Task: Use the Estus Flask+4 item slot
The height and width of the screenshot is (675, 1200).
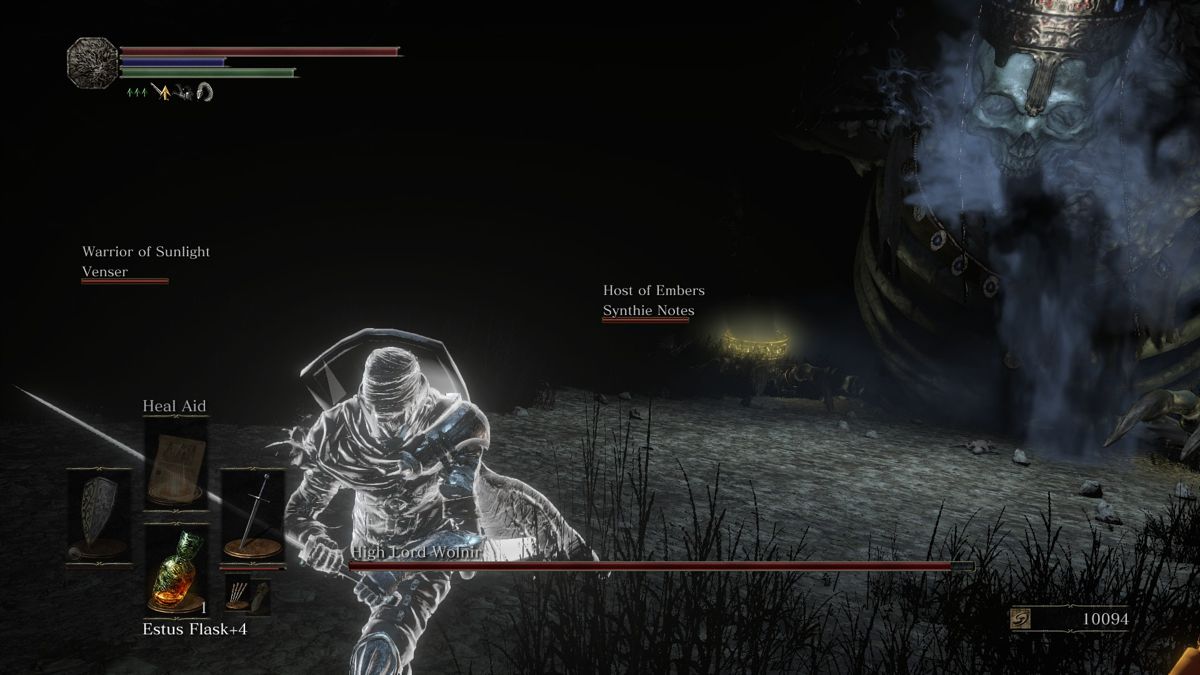Action: pyautogui.click(x=176, y=571)
